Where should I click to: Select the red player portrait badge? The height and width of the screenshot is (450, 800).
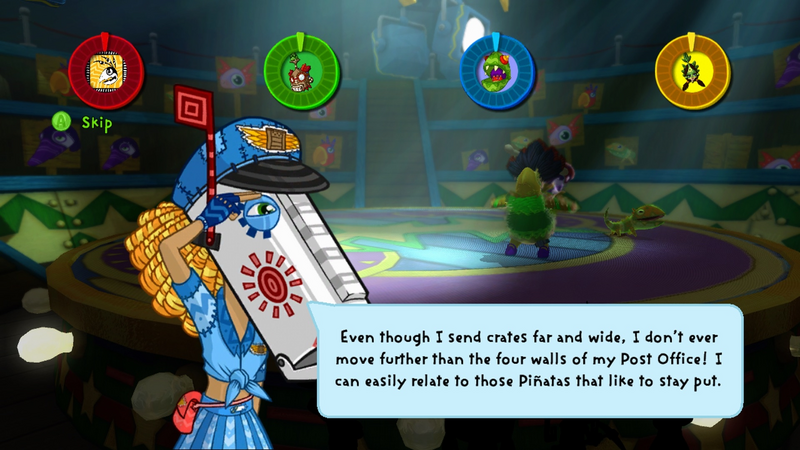click(106, 71)
